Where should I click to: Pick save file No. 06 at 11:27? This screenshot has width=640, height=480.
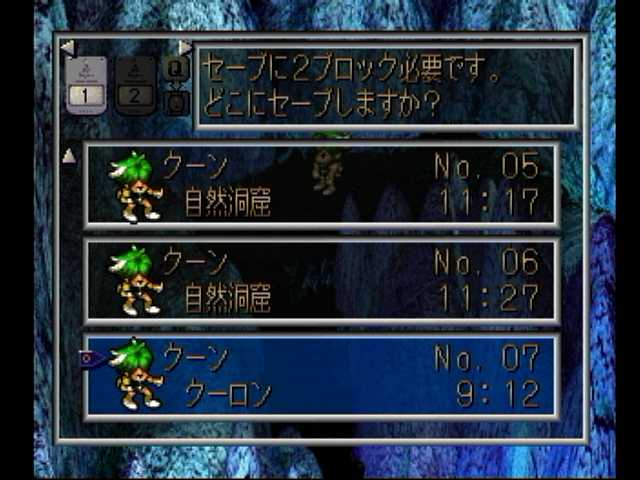pos(320,280)
